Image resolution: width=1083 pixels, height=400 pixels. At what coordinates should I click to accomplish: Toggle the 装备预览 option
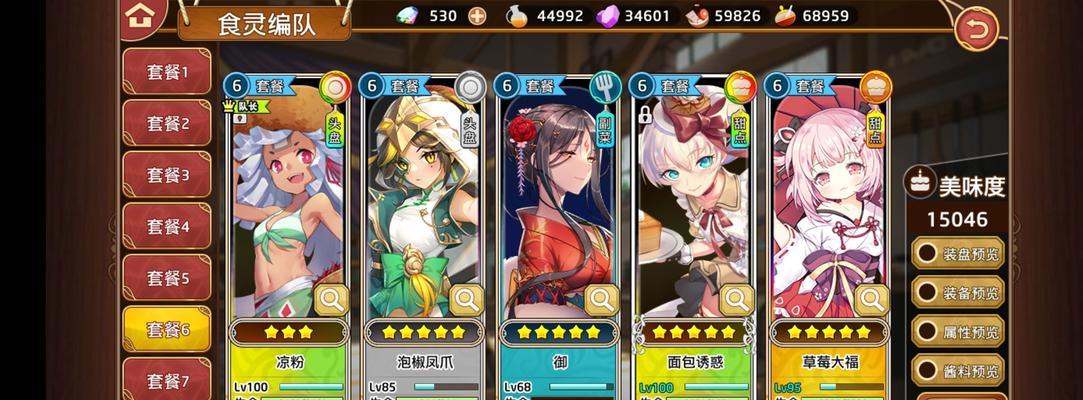click(x=958, y=293)
